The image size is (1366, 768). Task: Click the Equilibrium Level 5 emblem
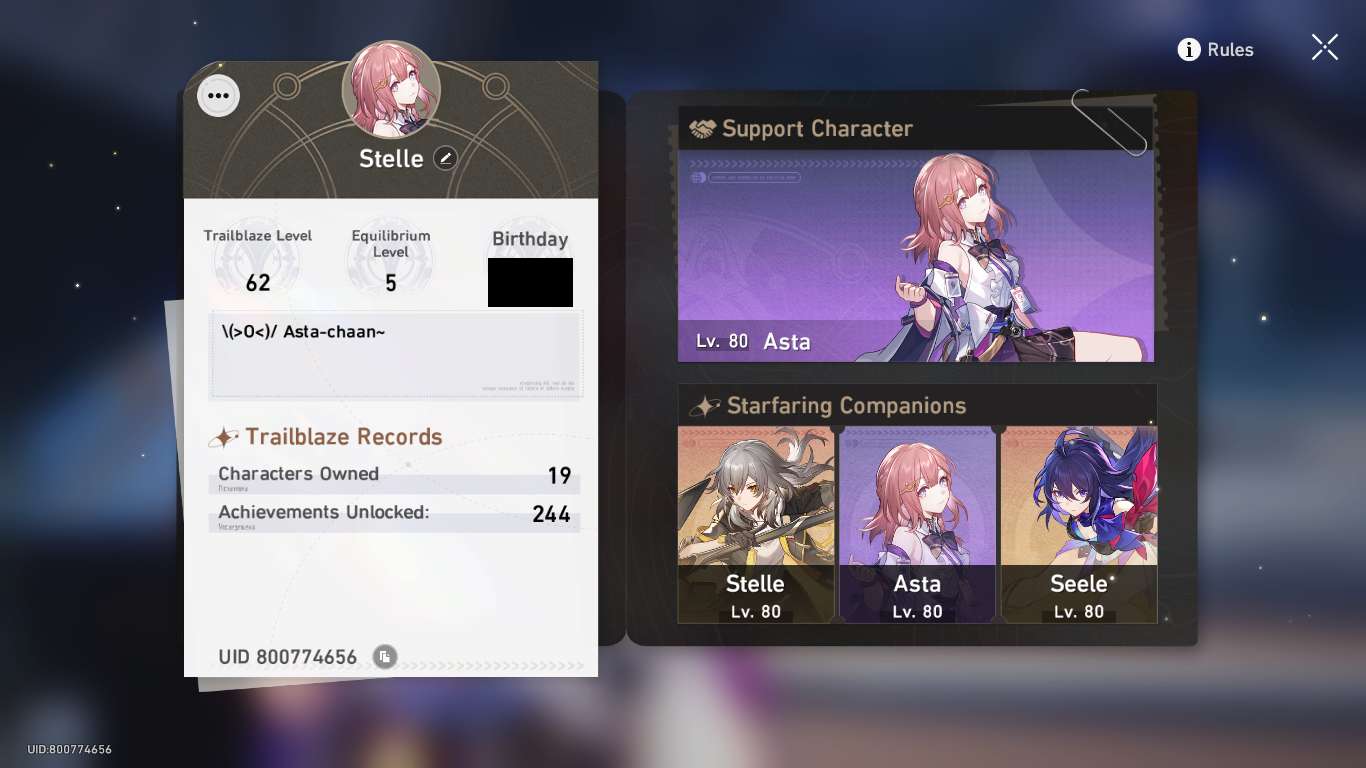[390, 262]
